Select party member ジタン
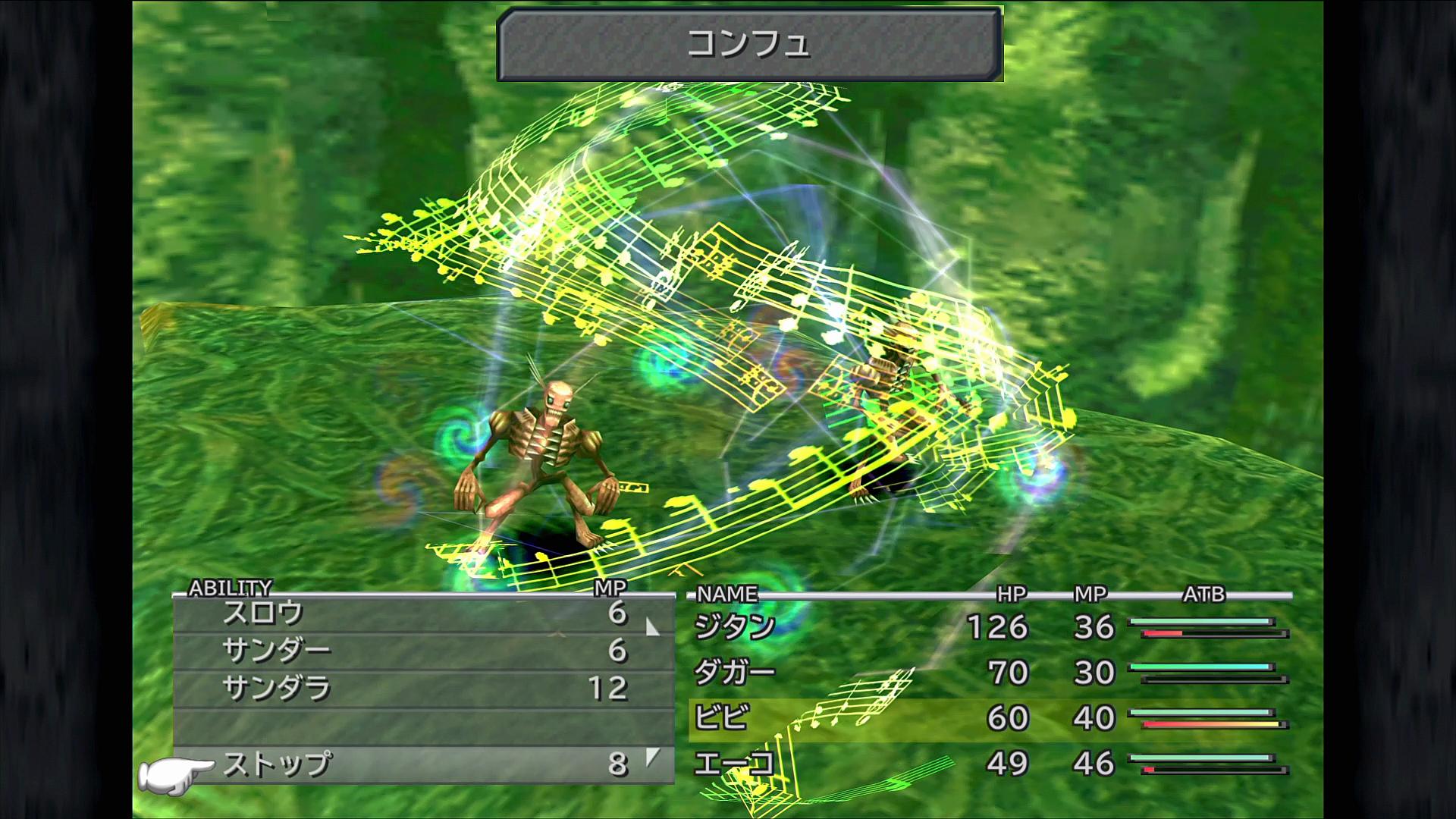The width and height of the screenshot is (1456, 819). pyautogui.click(x=734, y=627)
